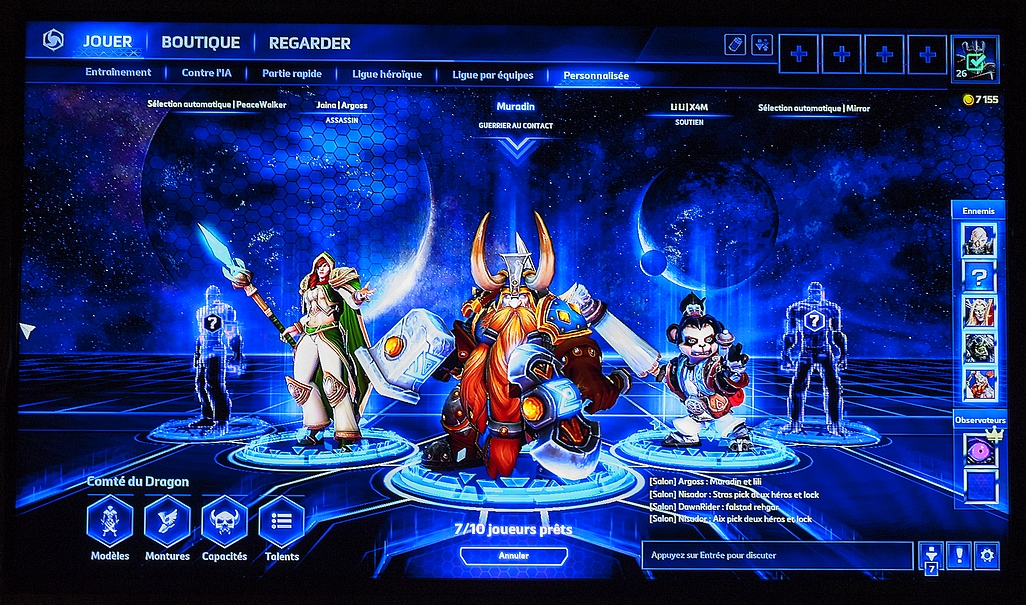Click the Annuler button

pos(513,555)
